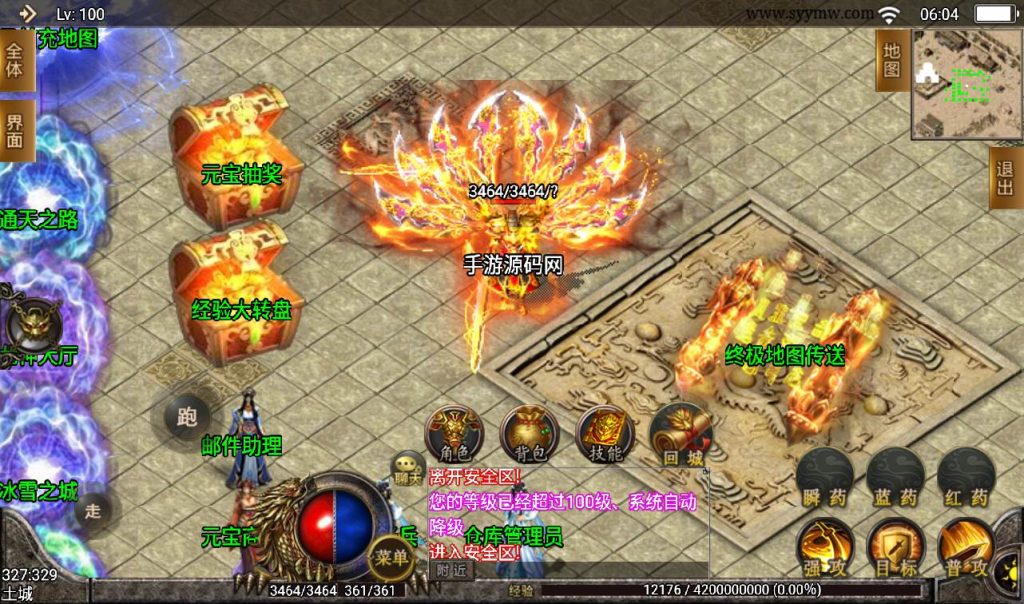This screenshot has height=604, width=1024.
Task: Trigger the 普攻 normal attack
Action: pyautogui.click(x=965, y=548)
